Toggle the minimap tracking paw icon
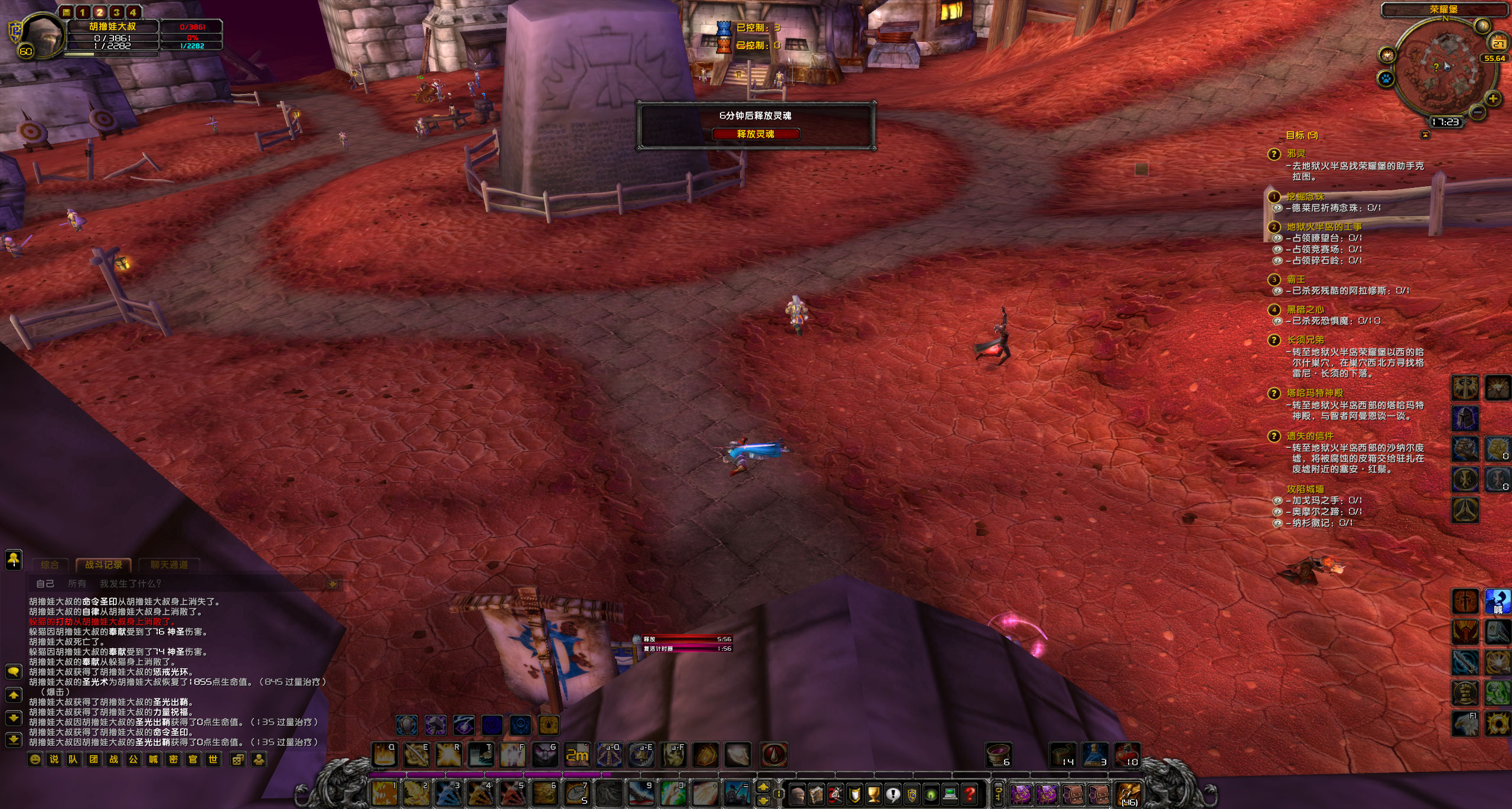This screenshot has width=1512, height=809. point(1386,79)
